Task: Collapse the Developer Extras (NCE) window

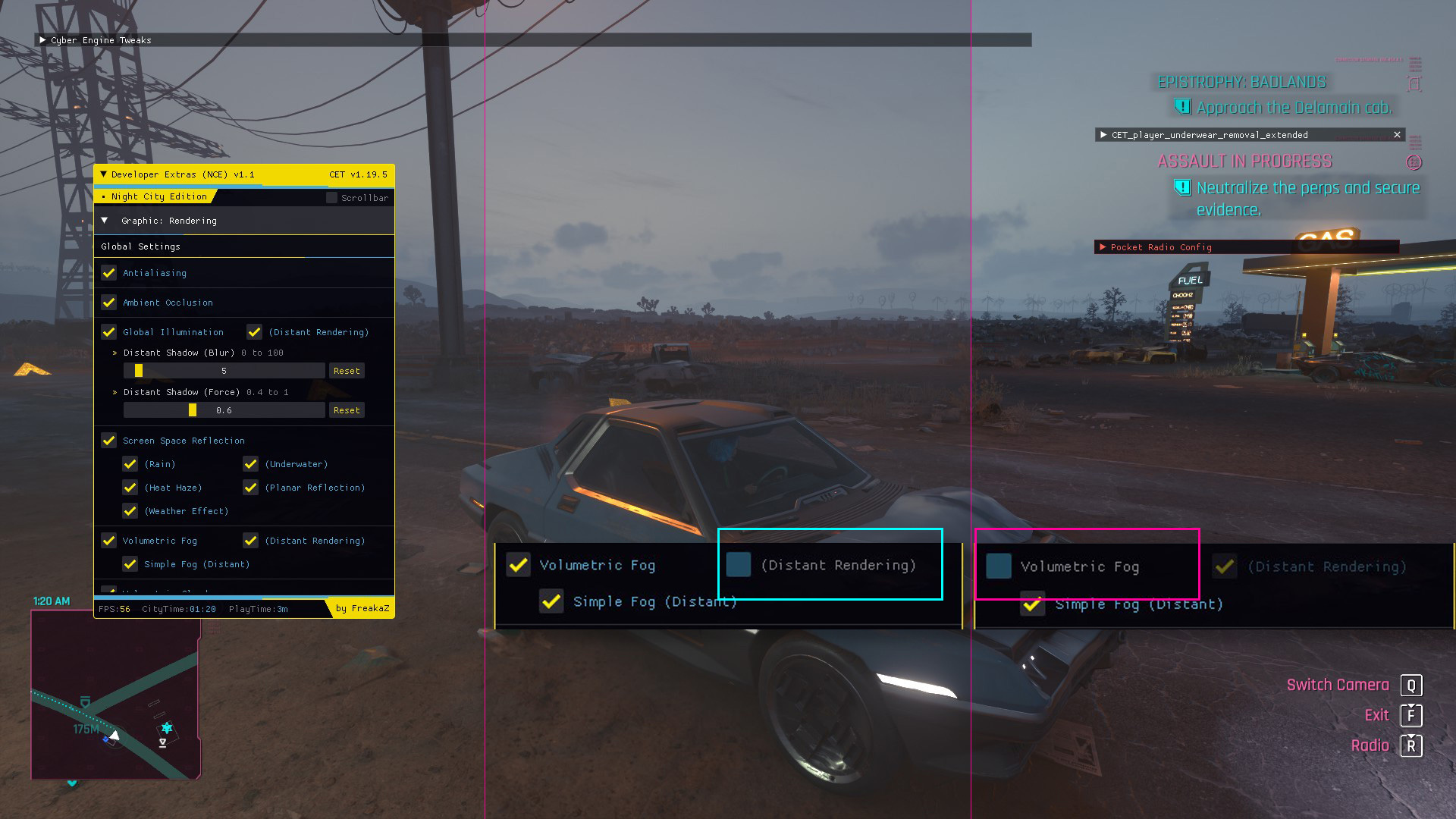Action: point(104,174)
